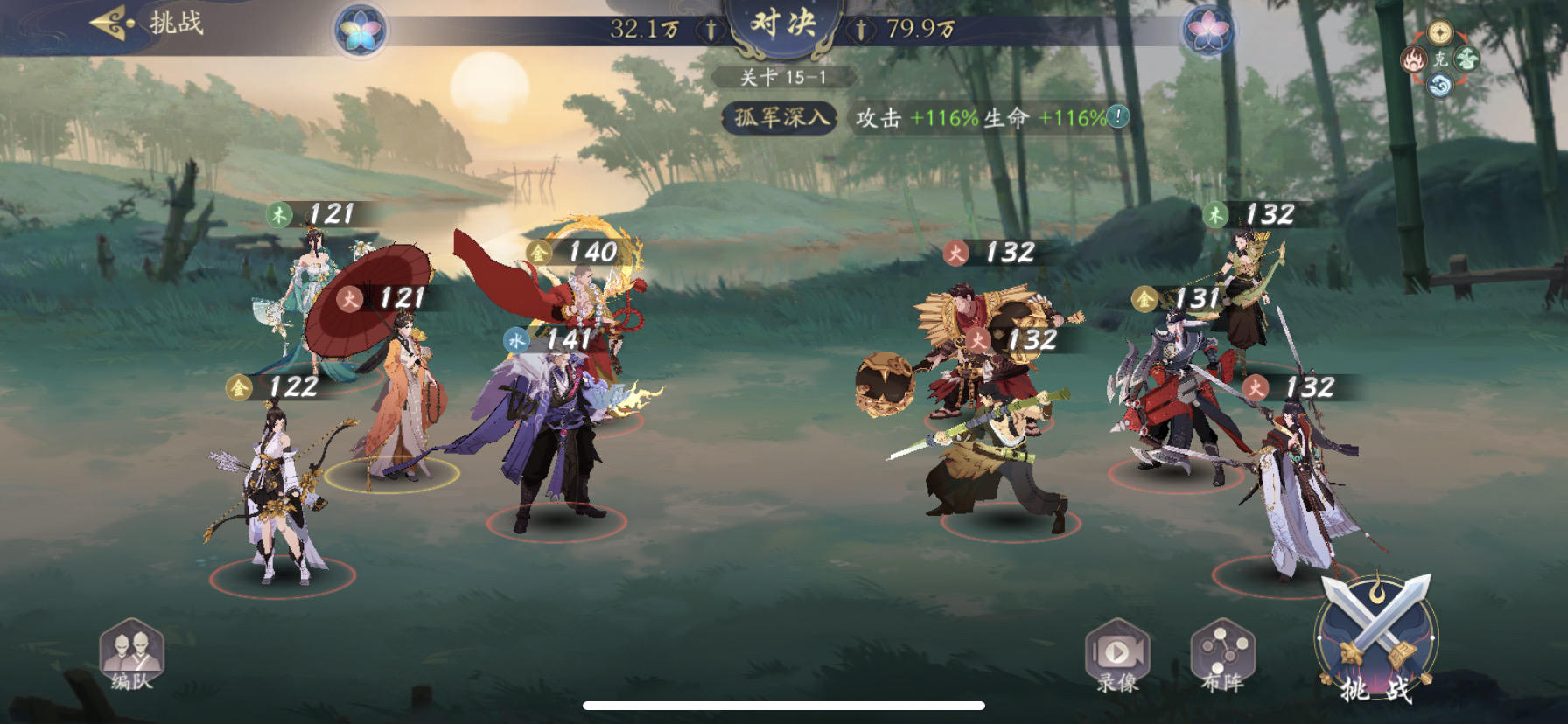Tap the 孤军深入 buff tag
The image size is (1568, 724).
(x=777, y=114)
